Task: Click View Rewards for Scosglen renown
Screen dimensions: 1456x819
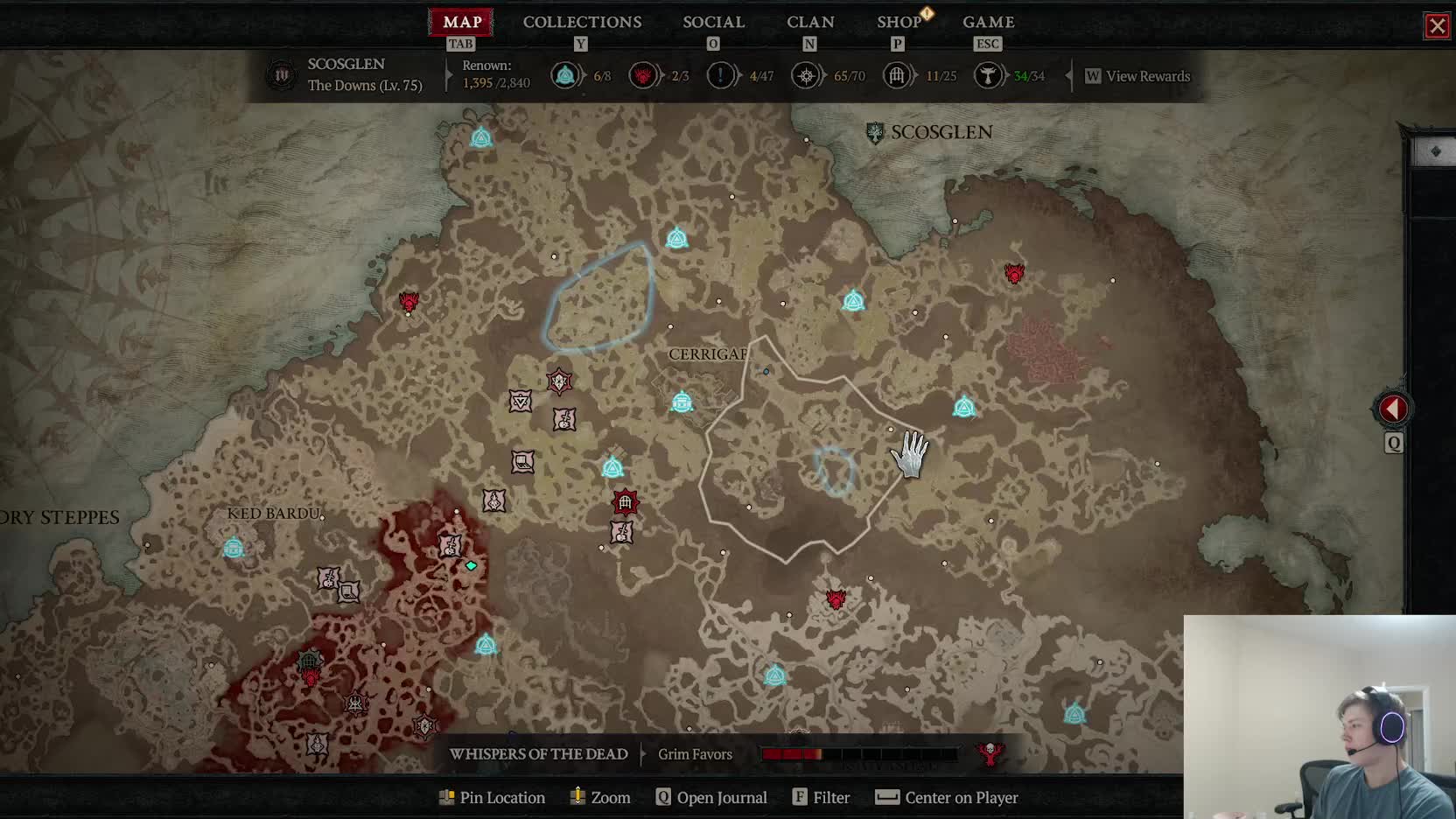Action: [x=1146, y=76]
